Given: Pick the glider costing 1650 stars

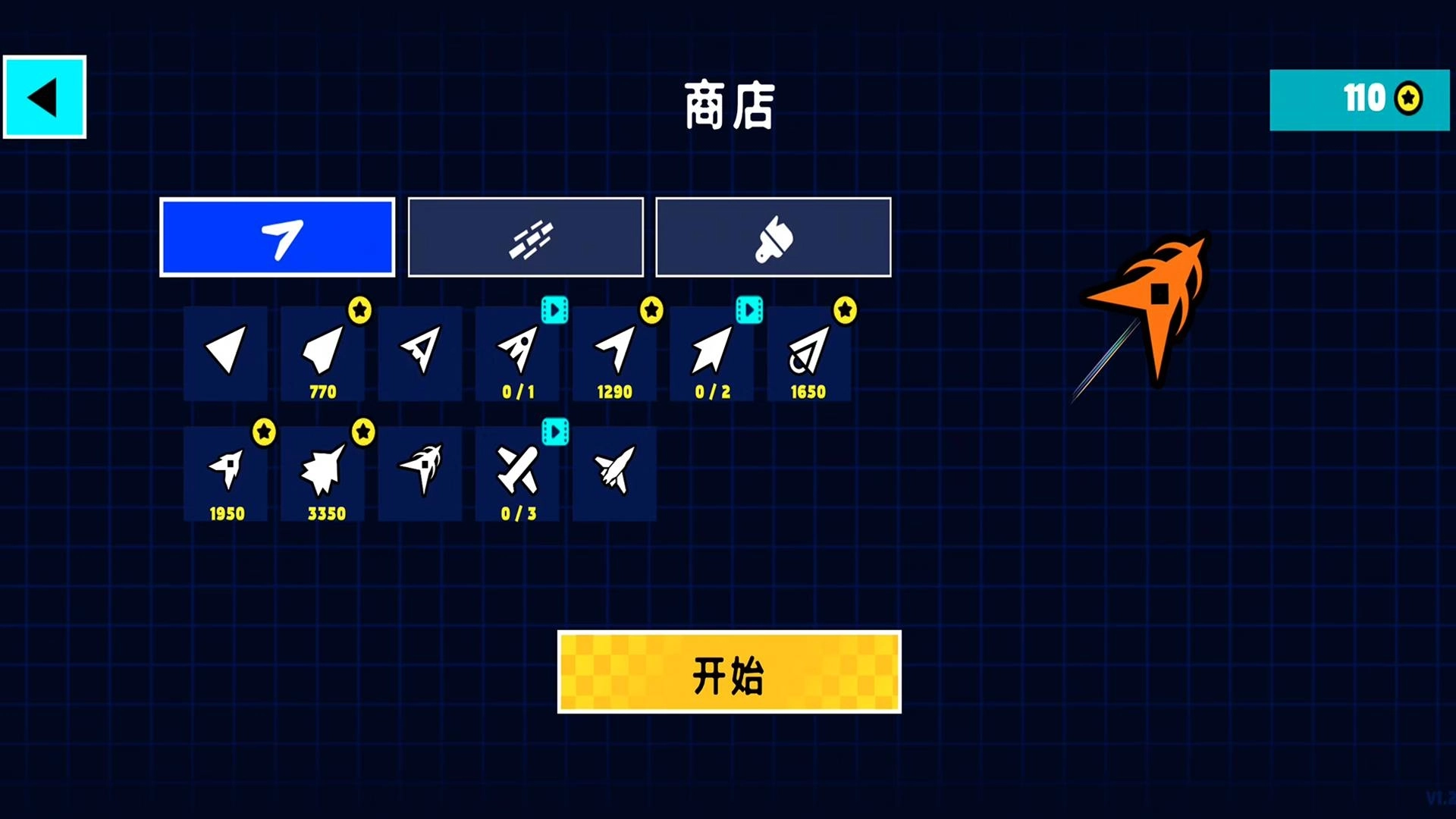Looking at the screenshot, I should tap(809, 353).
